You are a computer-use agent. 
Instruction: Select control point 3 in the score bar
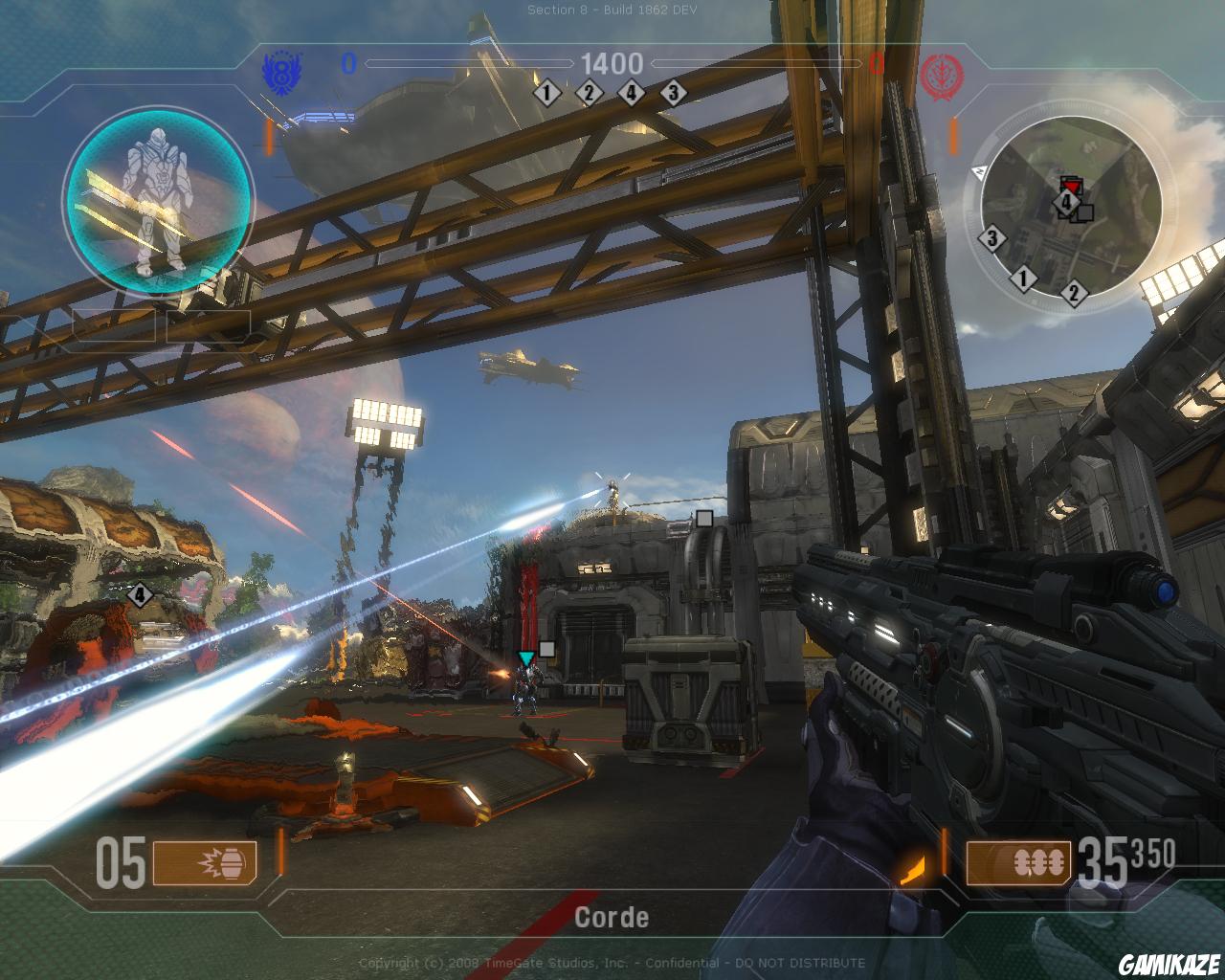673,93
